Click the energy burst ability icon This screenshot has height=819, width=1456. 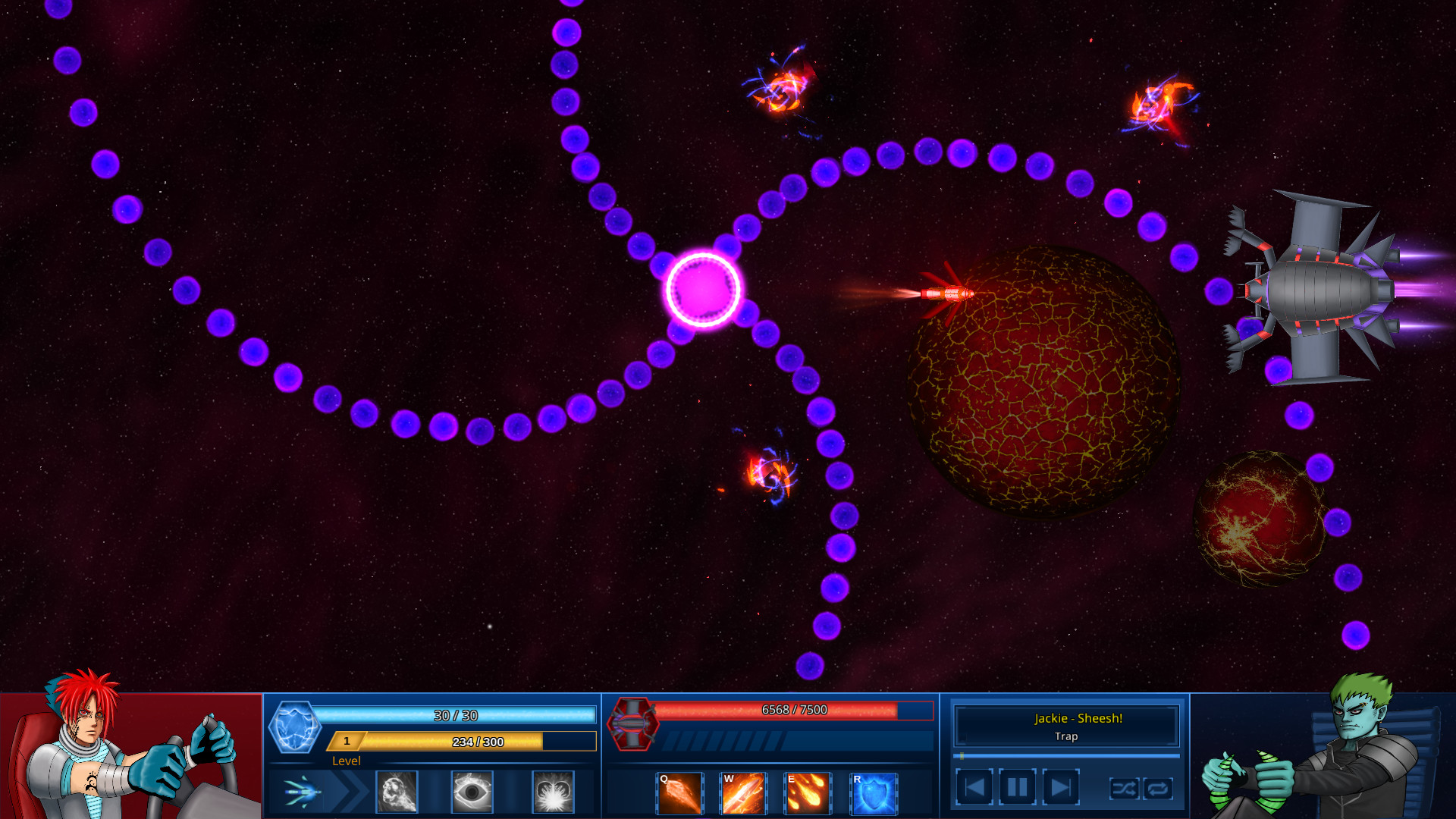click(x=553, y=792)
